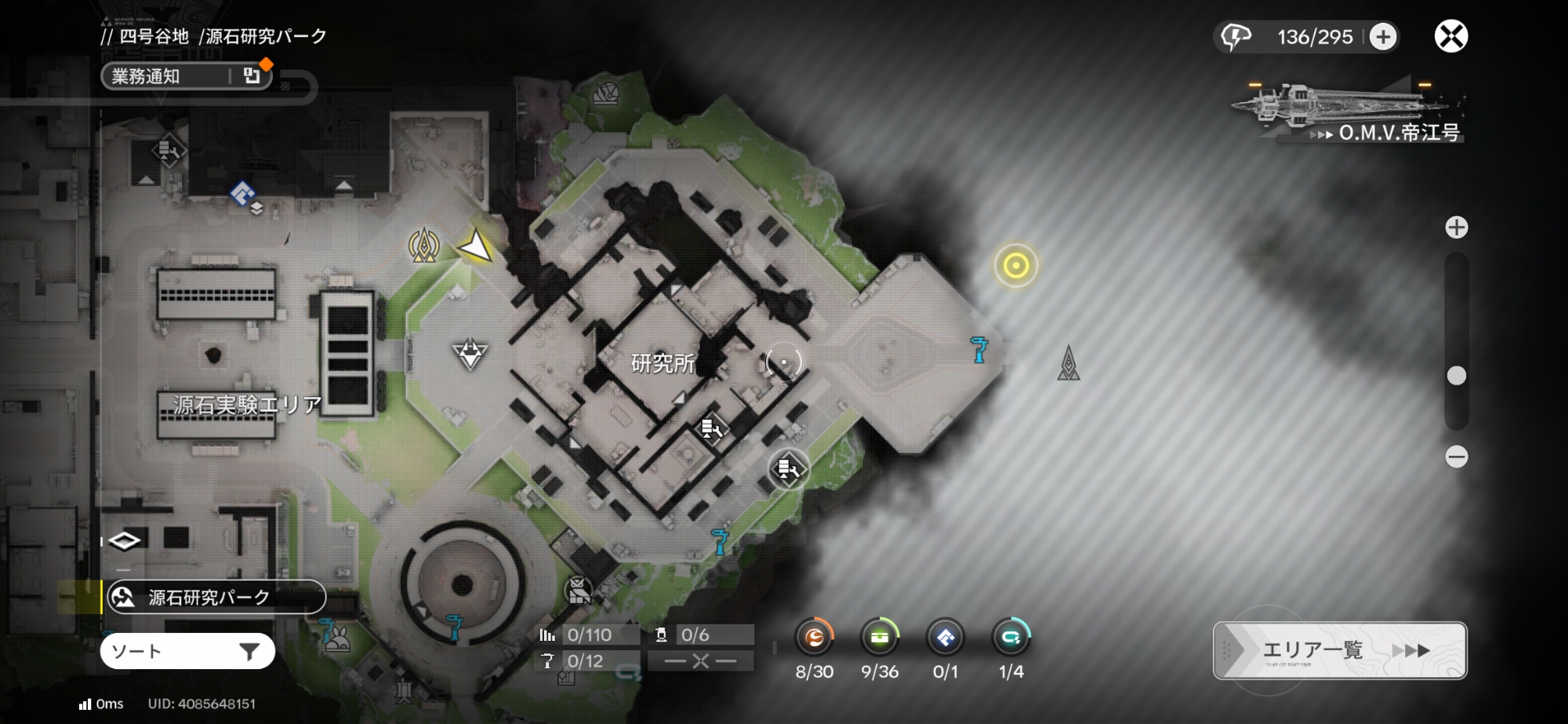Click the map zoom slider handle
Image resolution: width=1568 pixels, height=724 pixels.
click(1457, 376)
